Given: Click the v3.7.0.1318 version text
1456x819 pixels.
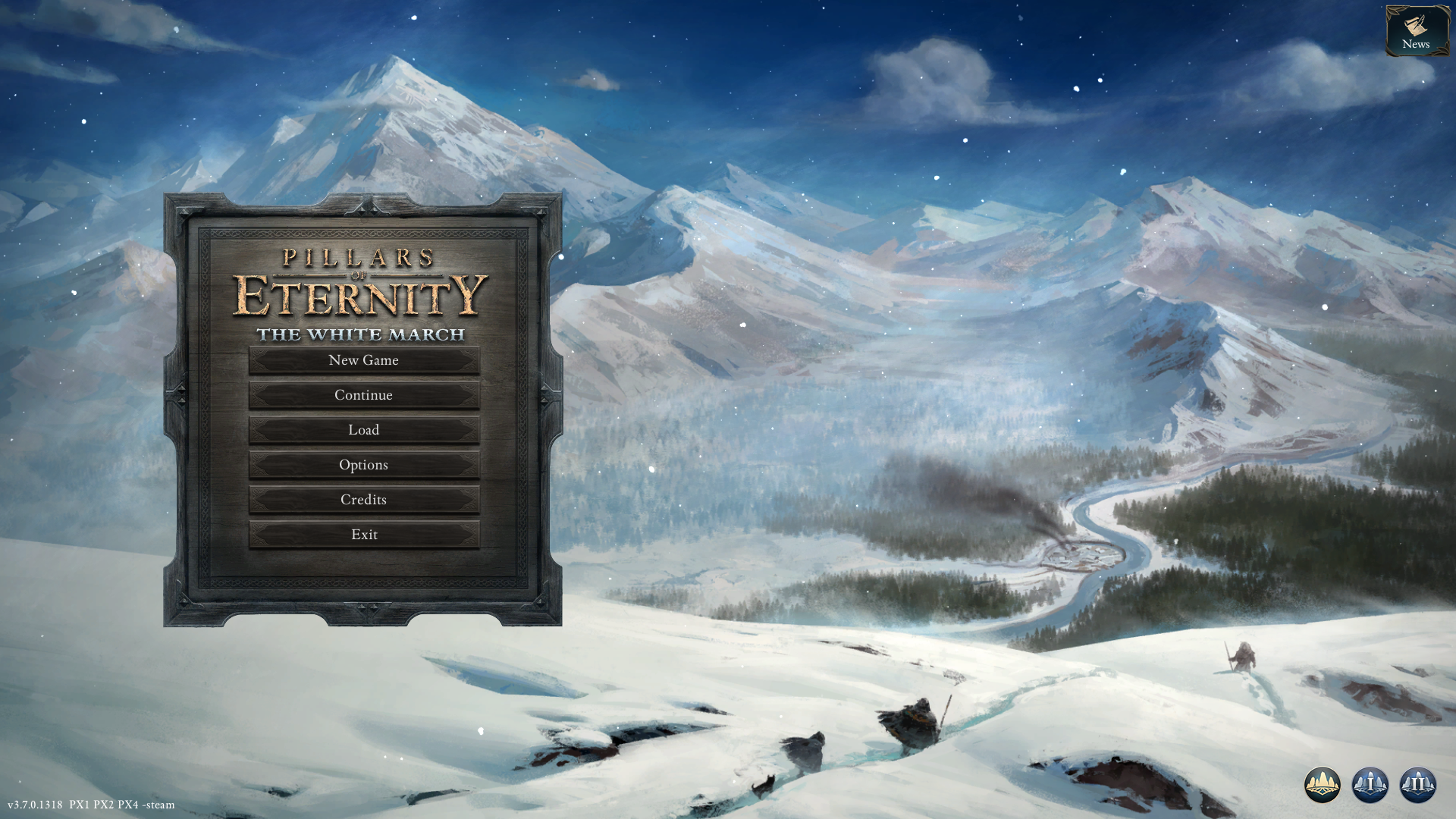Looking at the screenshot, I should pyautogui.click(x=33, y=805).
